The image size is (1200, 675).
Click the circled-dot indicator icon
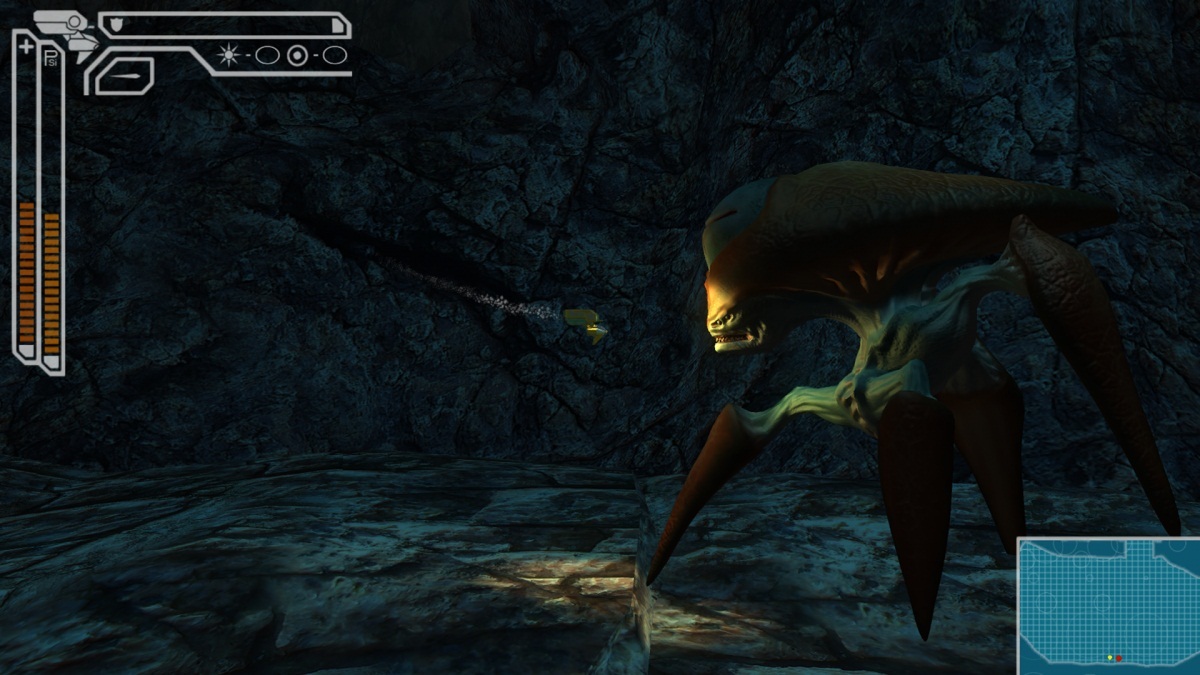(297, 55)
